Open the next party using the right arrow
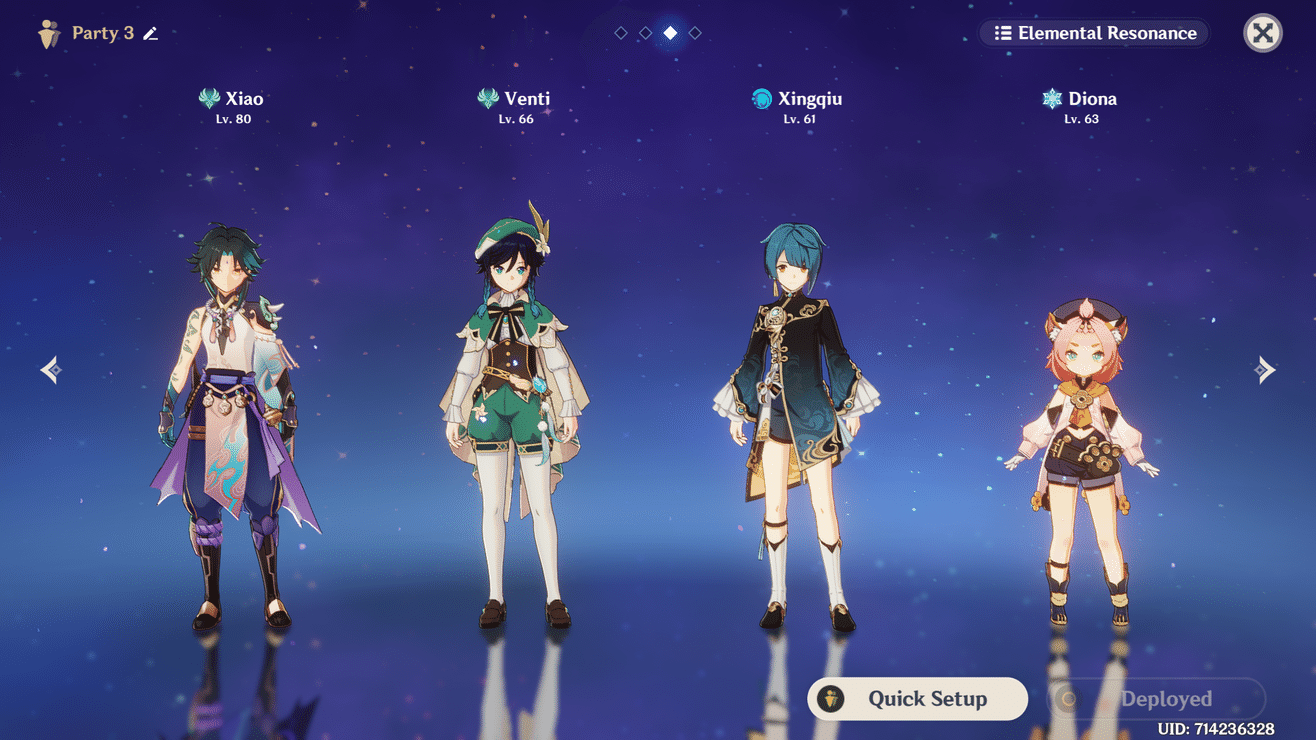This screenshot has width=1316, height=740. [1264, 369]
